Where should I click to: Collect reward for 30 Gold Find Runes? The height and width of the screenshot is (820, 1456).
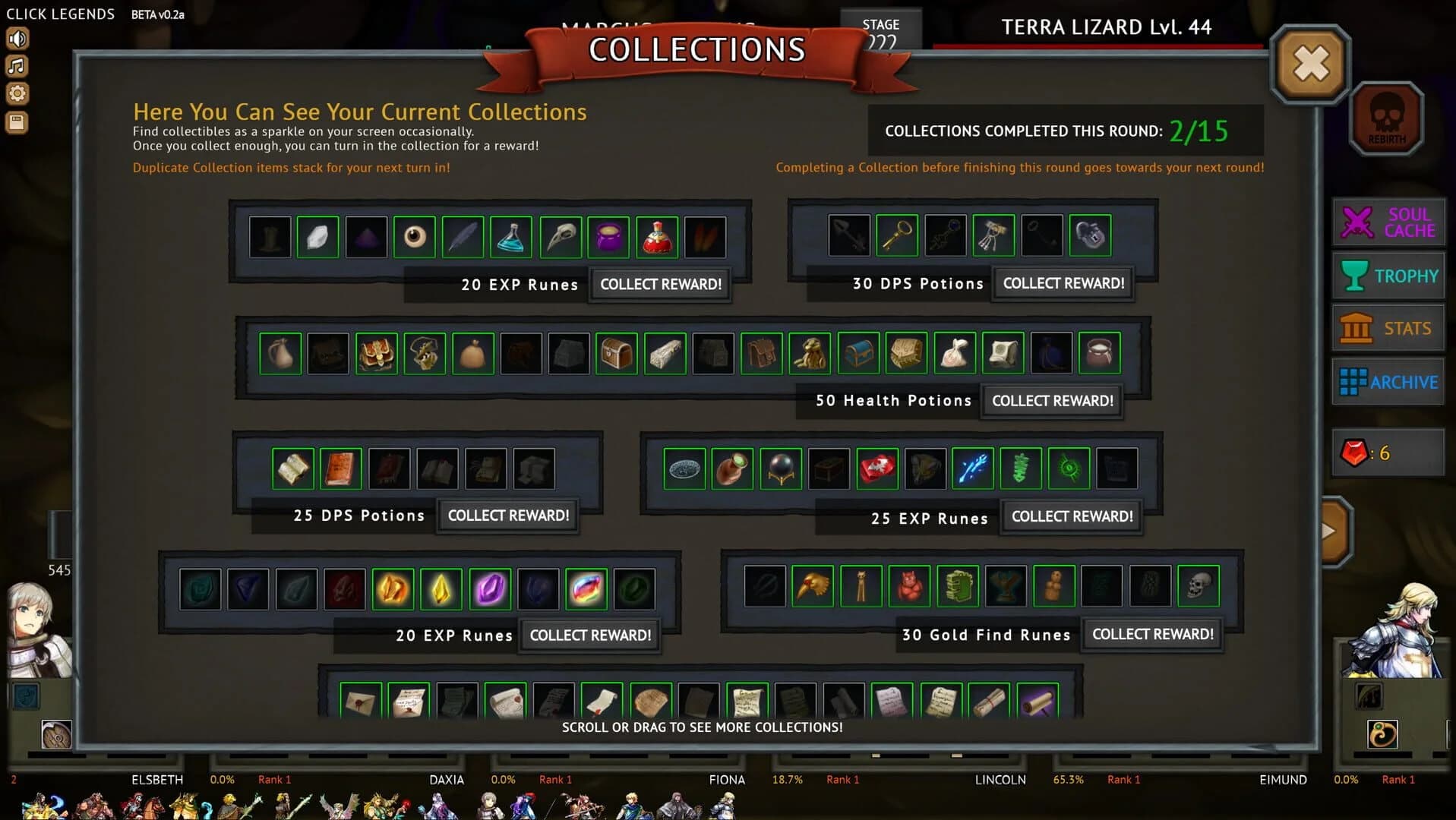(x=1151, y=633)
